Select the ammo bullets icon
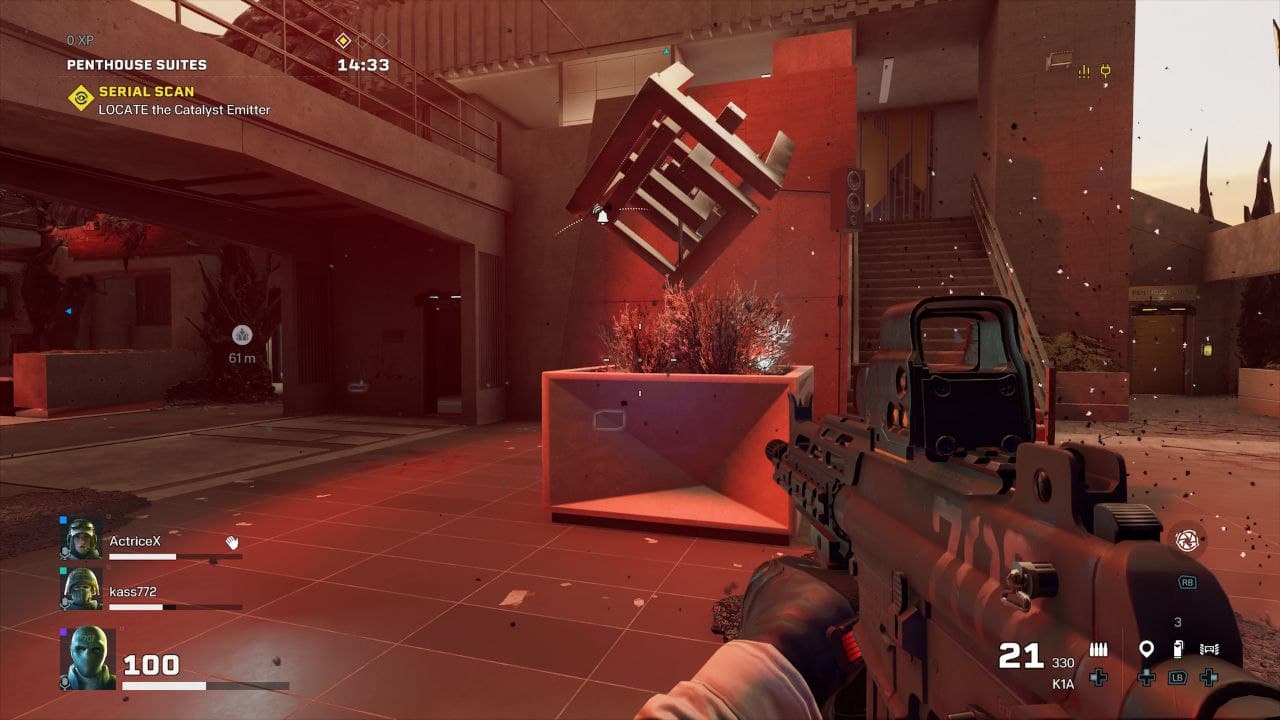This screenshot has width=1280, height=720. pos(1098,649)
